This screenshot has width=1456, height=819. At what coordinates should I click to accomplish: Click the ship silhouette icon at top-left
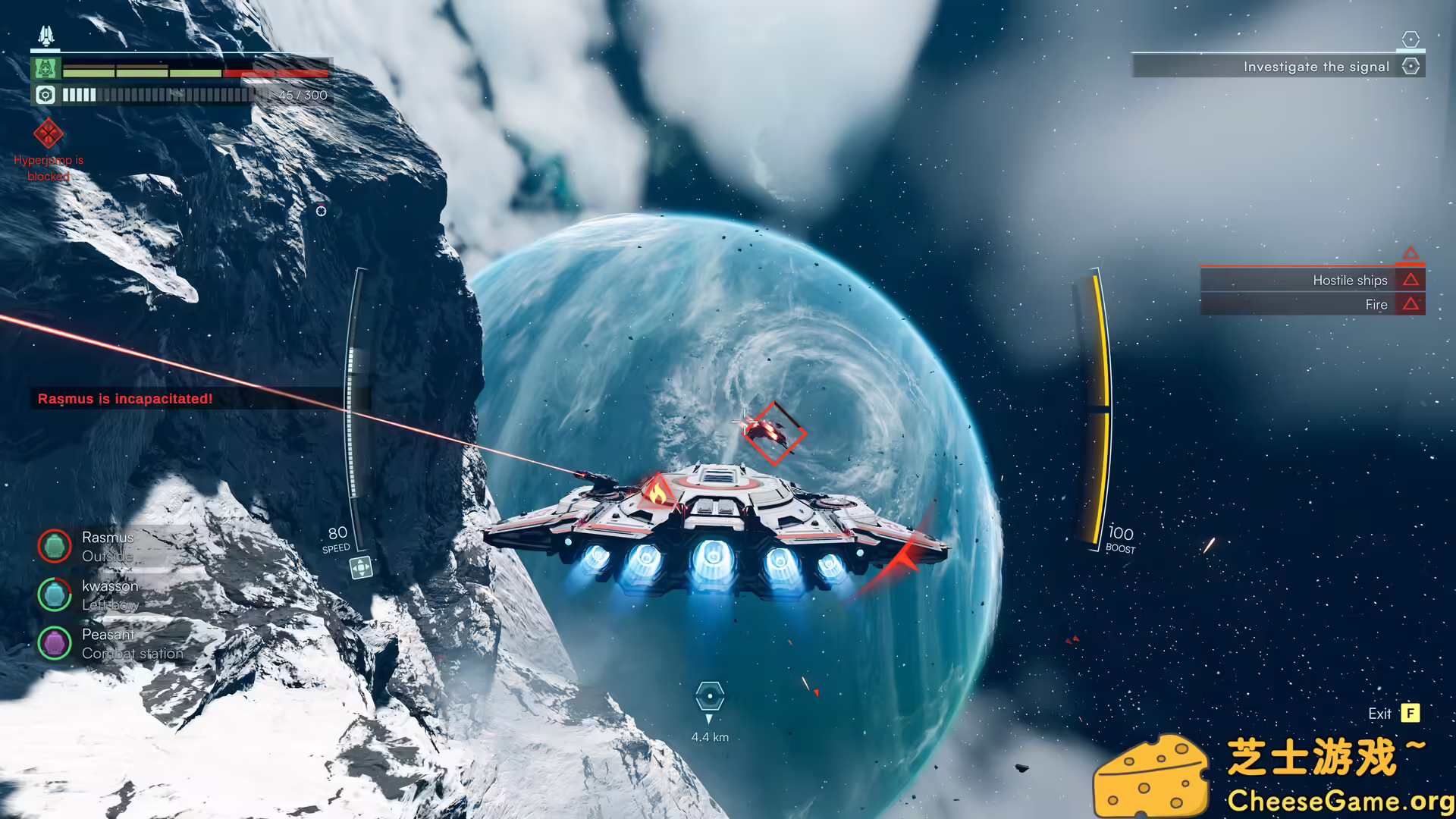coord(45,33)
